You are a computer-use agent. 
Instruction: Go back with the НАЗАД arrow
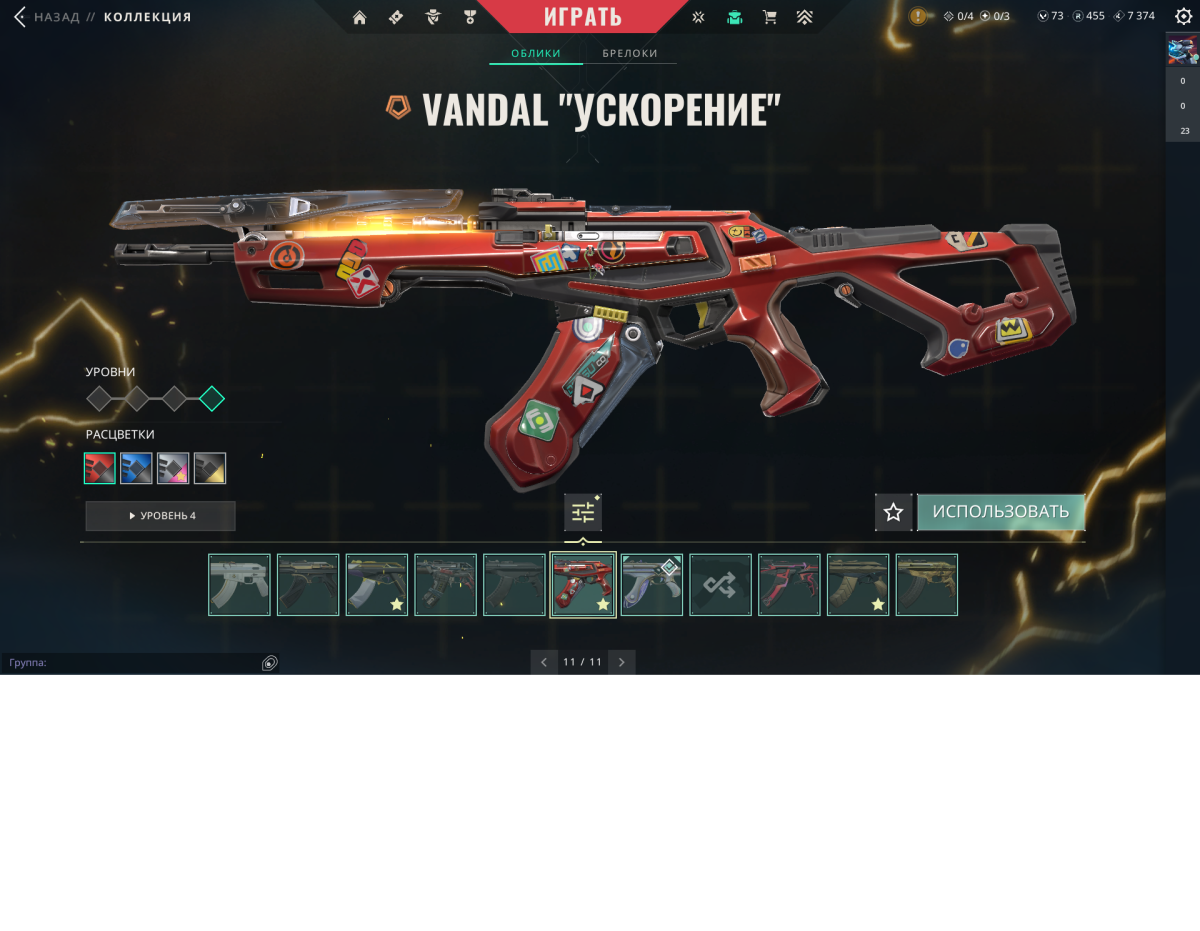point(20,17)
